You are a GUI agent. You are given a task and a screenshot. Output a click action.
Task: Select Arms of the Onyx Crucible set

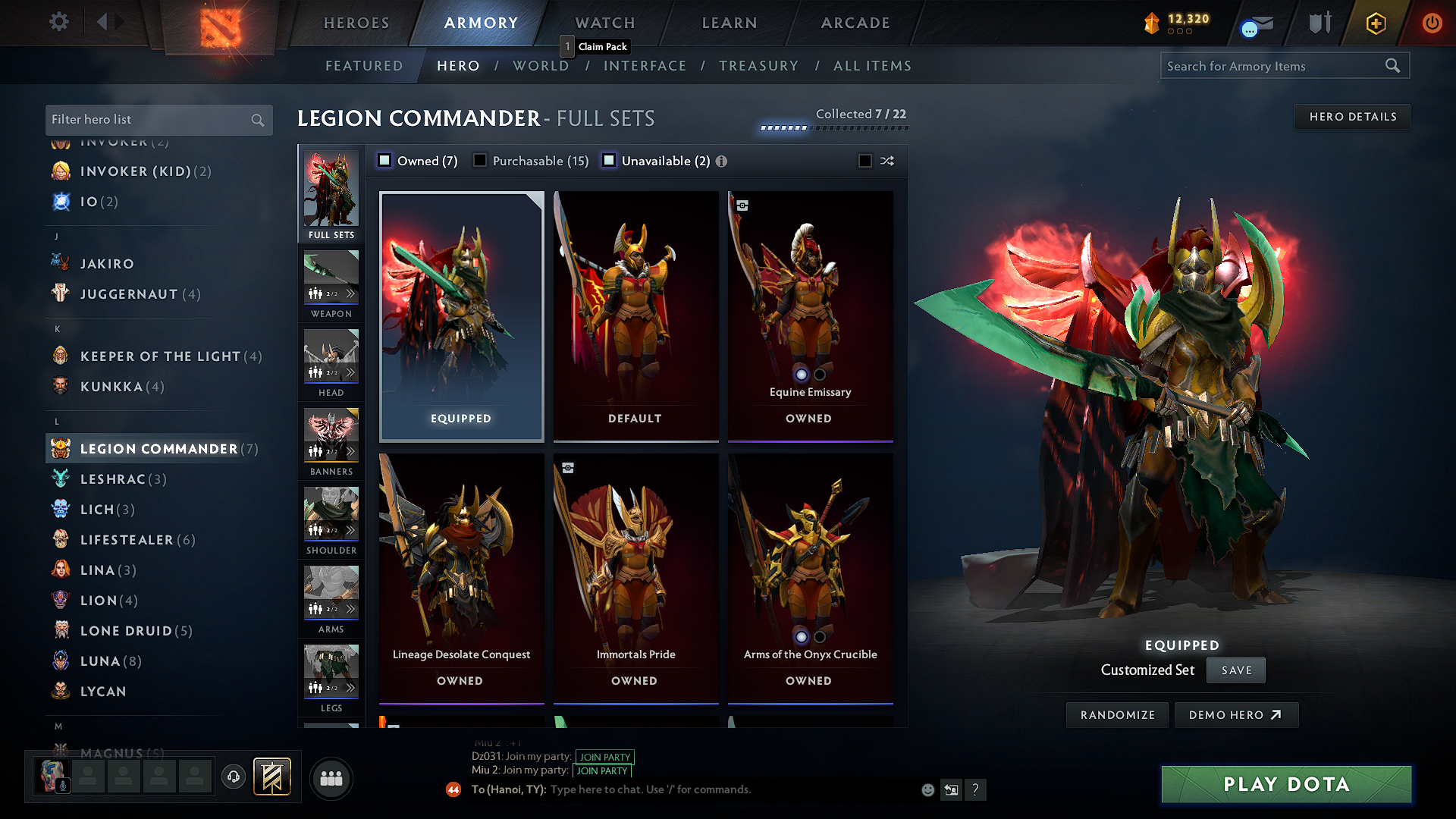(810, 578)
